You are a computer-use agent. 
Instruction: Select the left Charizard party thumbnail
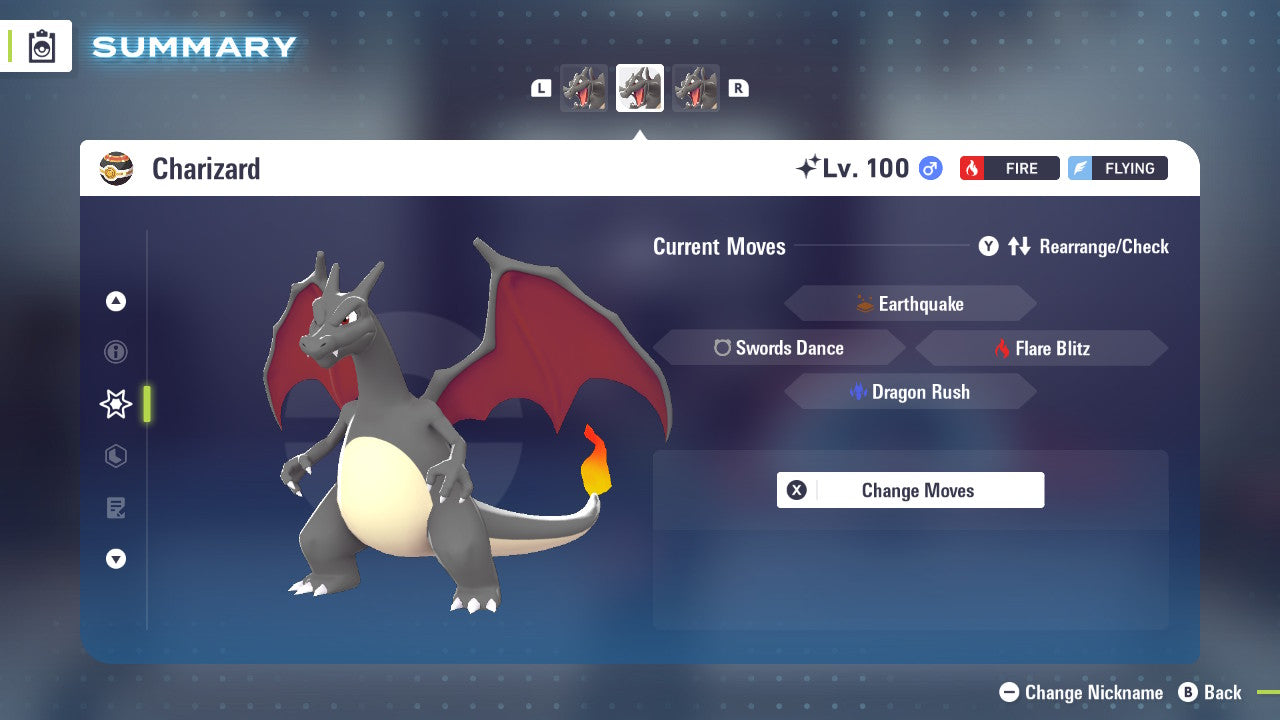(x=584, y=87)
